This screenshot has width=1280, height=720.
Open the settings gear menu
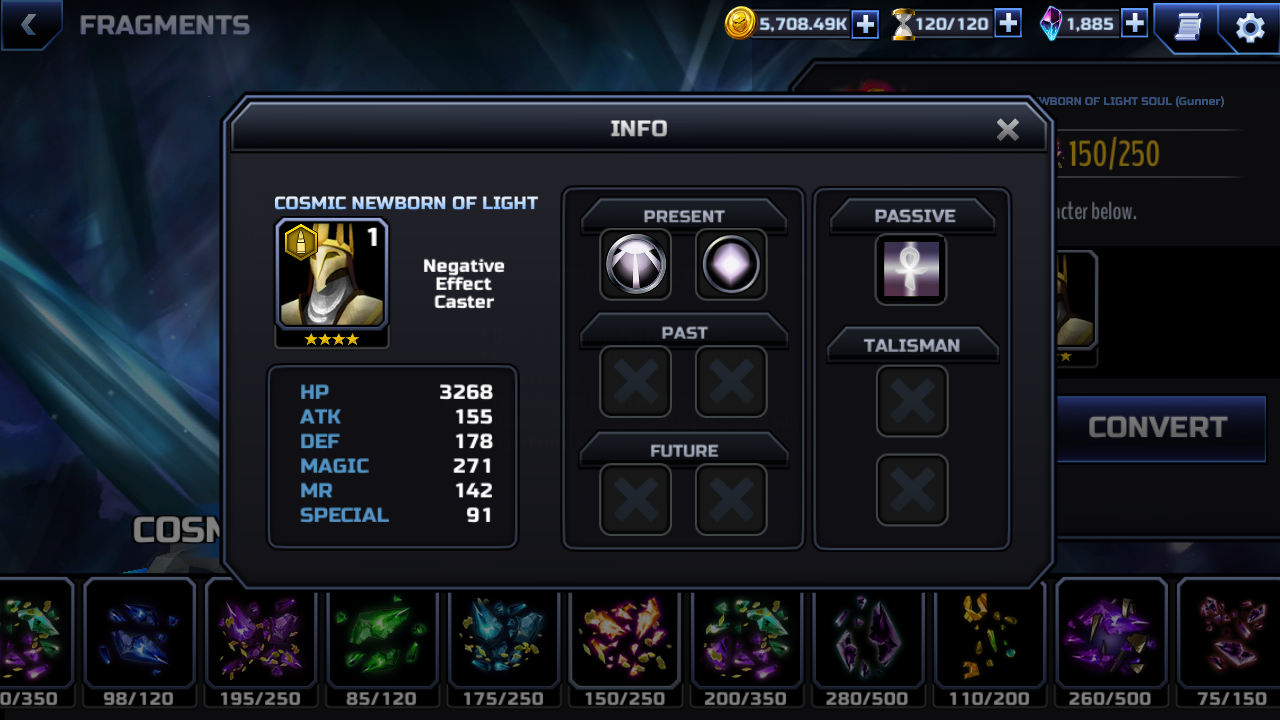(1250, 27)
